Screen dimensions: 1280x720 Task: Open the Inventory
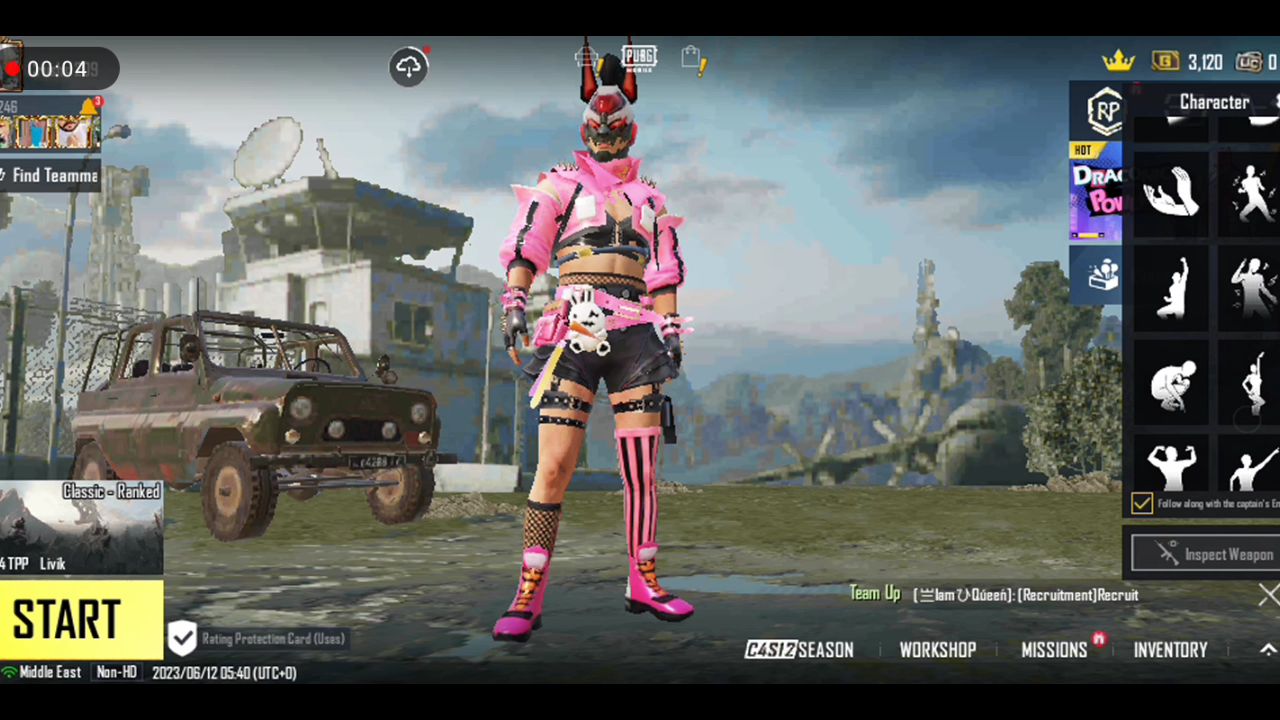pyautogui.click(x=1170, y=650)
